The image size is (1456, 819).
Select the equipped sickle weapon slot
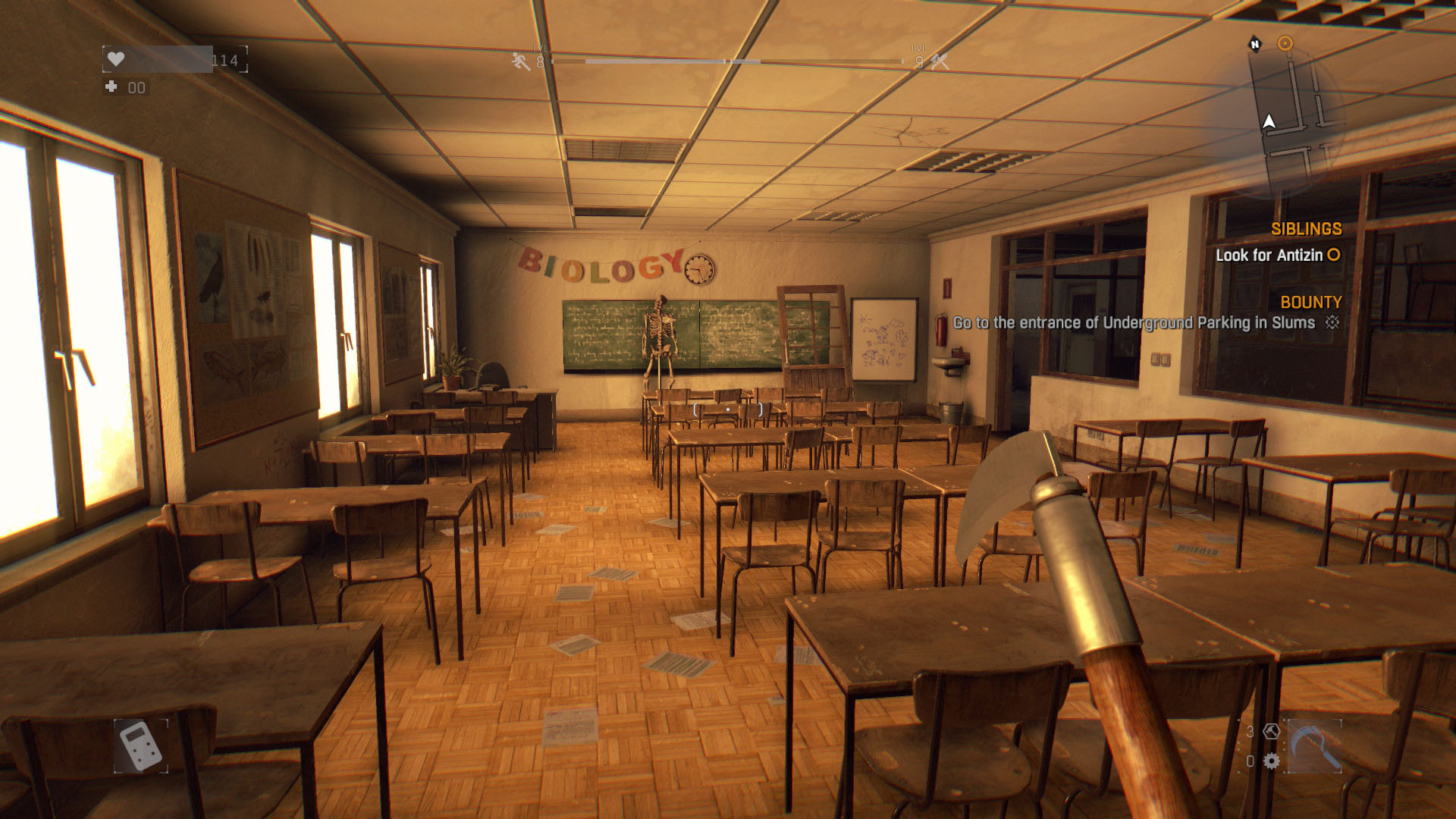pyautogui.click(x=1314, y=746)
